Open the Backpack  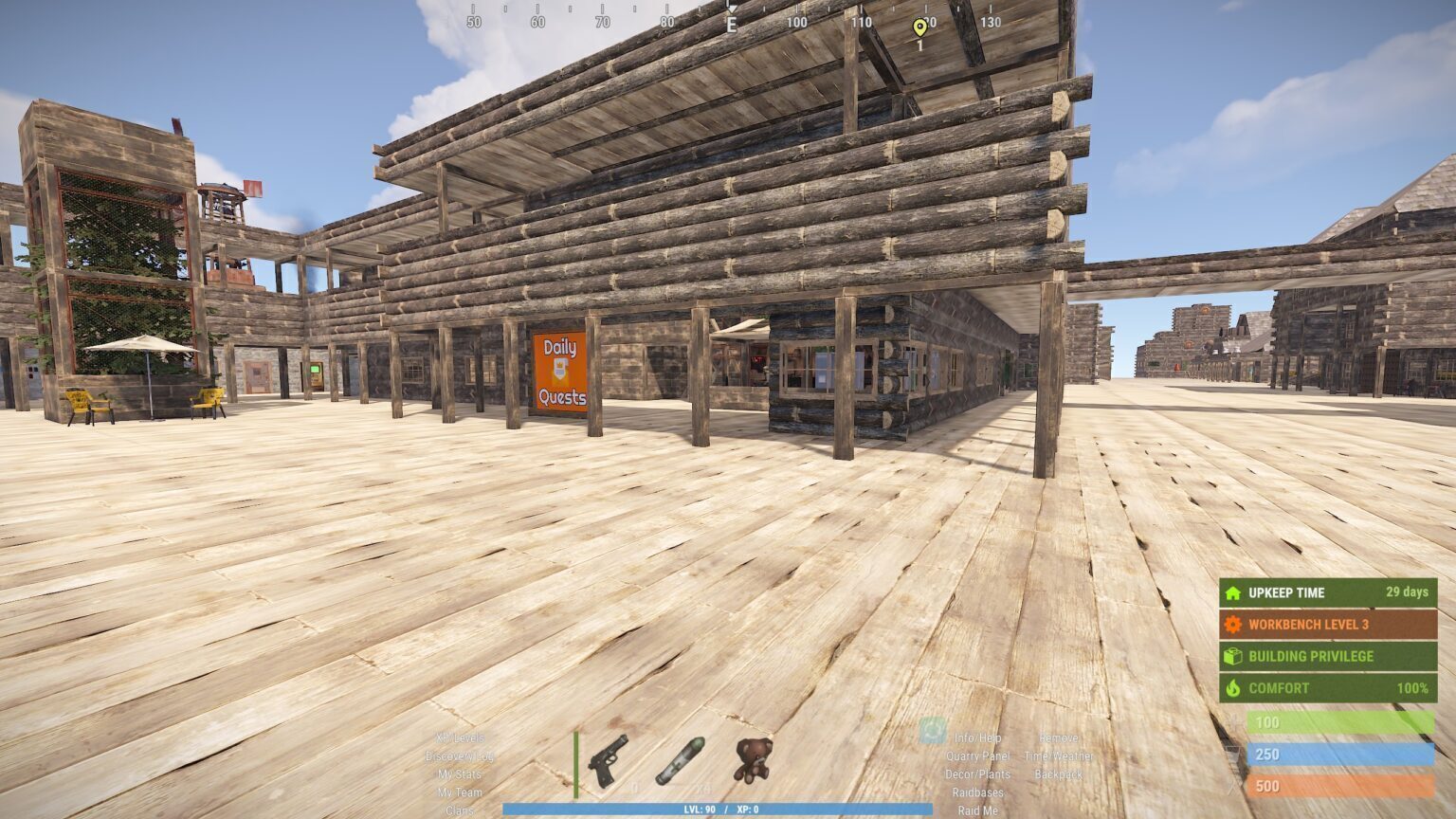[x=1058, y=774]
